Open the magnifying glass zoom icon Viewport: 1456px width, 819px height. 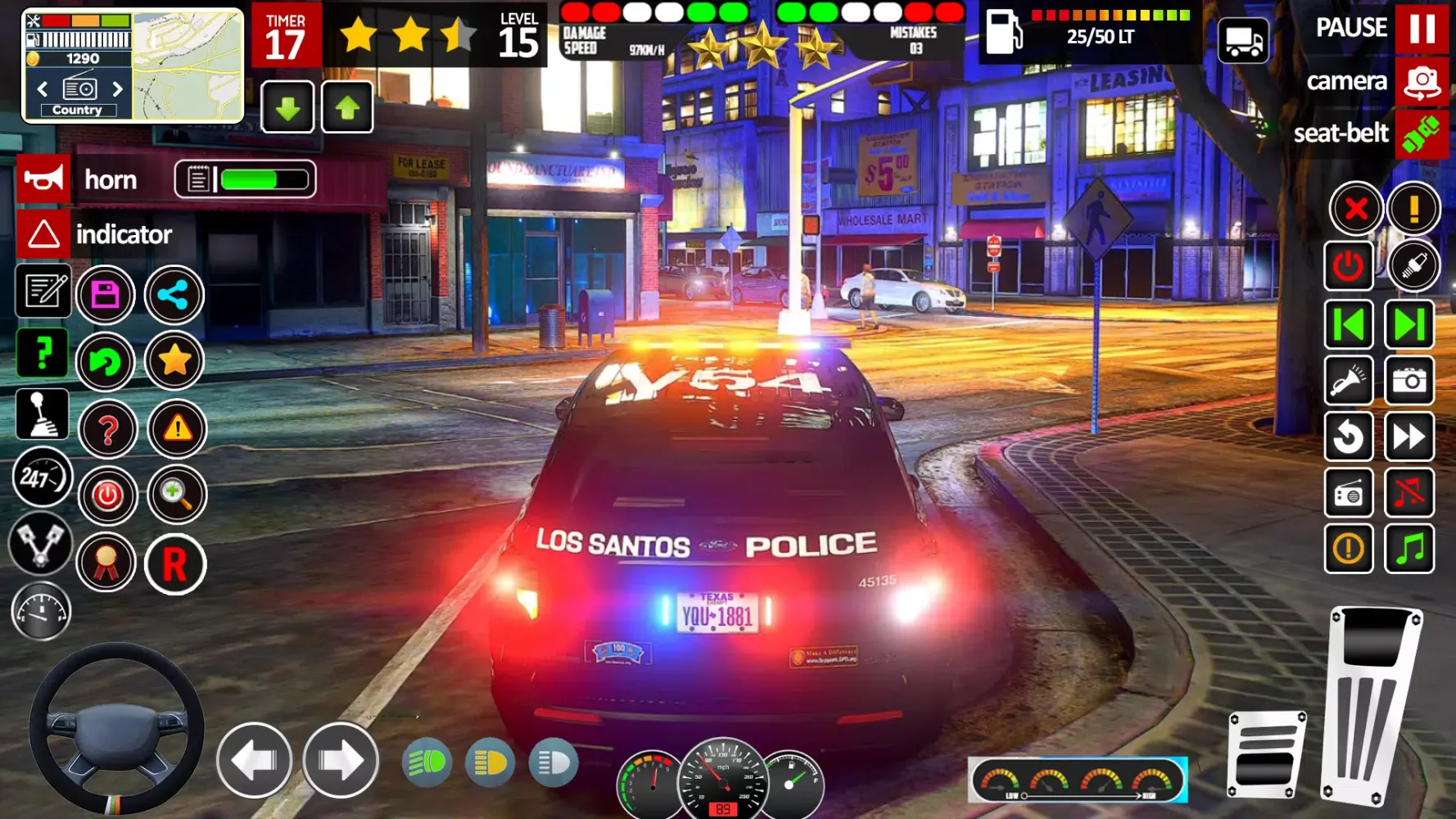176,495
